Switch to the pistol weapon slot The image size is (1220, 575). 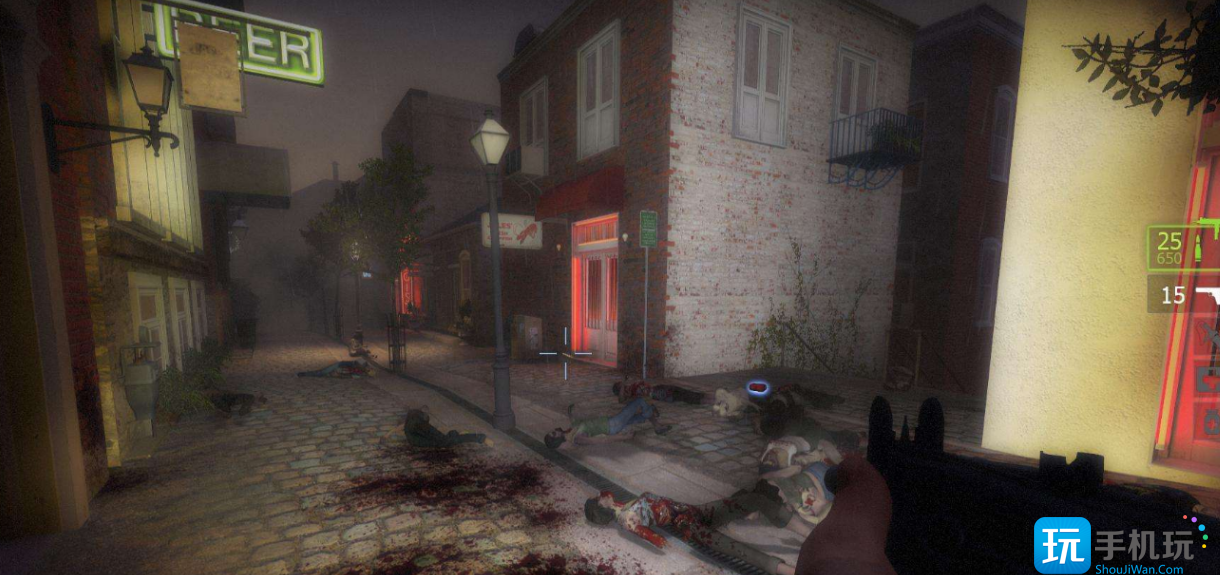click(x=1186, y=296)
